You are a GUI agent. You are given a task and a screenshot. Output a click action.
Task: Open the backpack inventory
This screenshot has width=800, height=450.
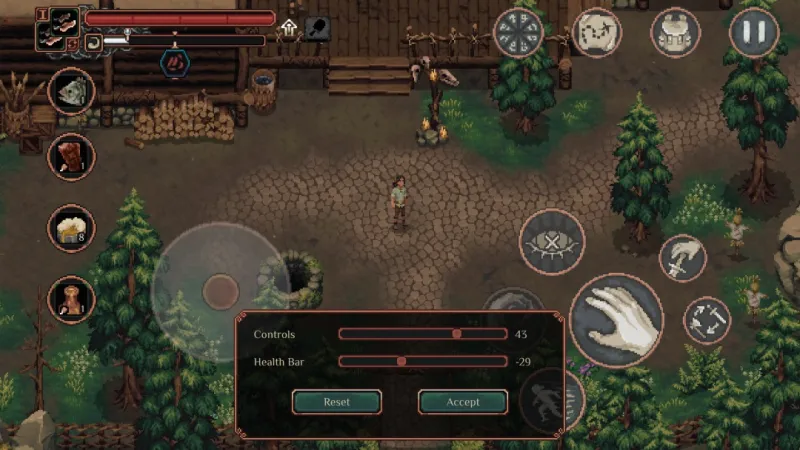675,32
